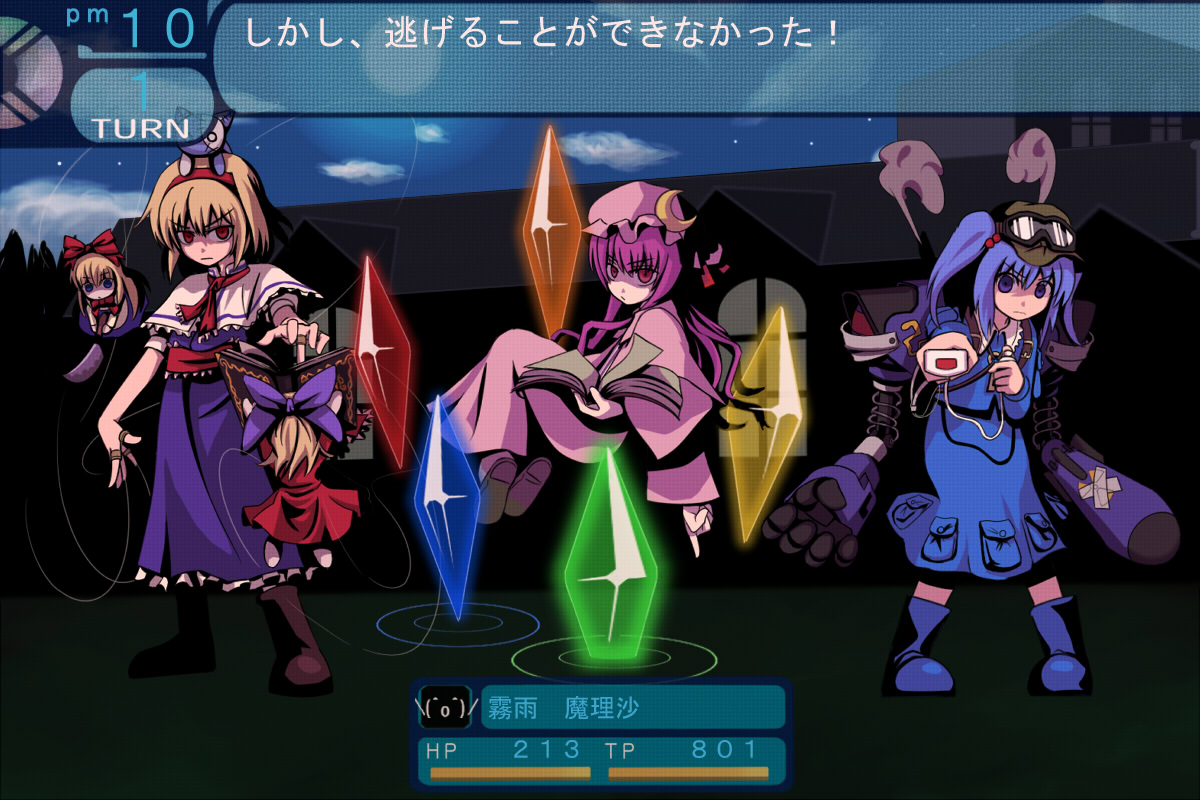
Task: Select the 霧雨 魔理沙 party status panel
Action: [600, 735]
